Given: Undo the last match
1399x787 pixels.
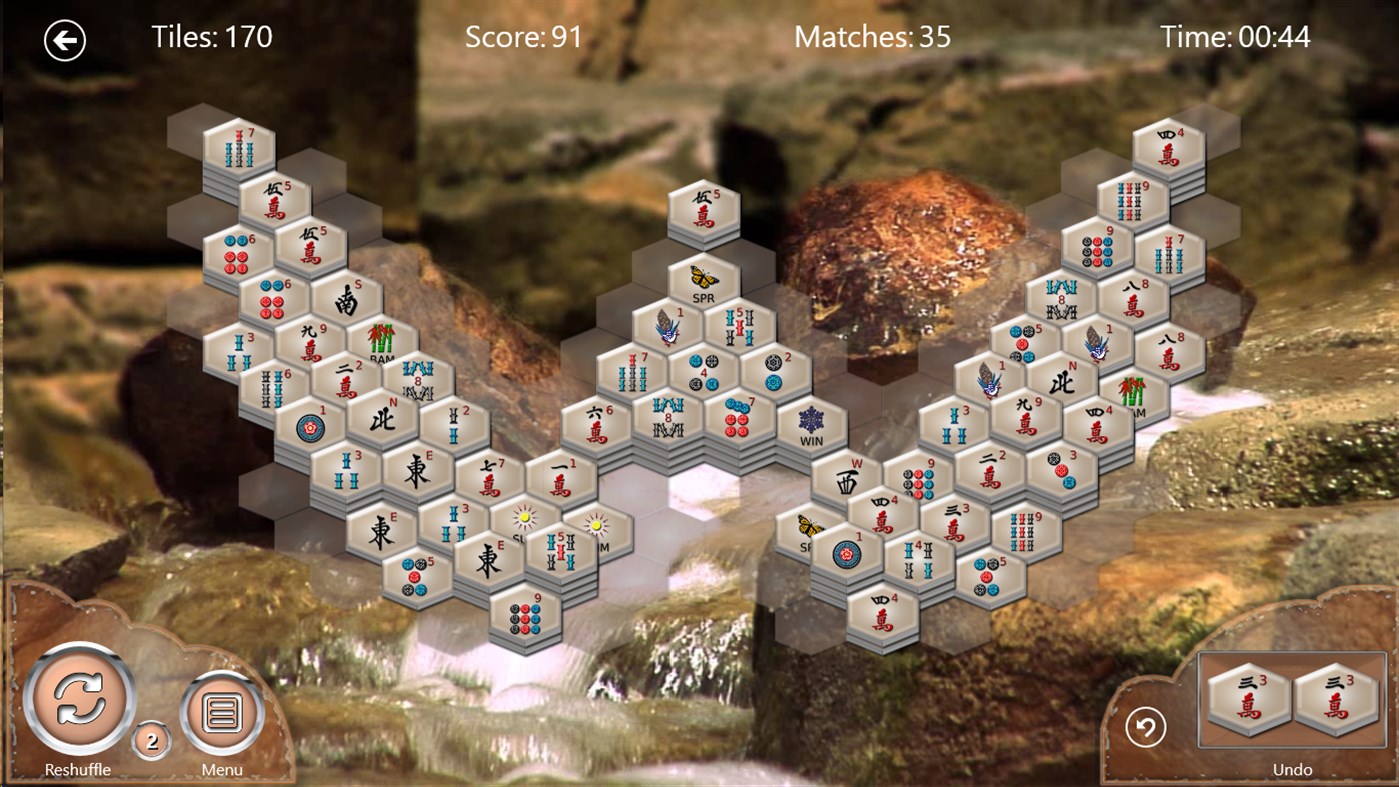Looking at the screenshot, I should 1146,727.
